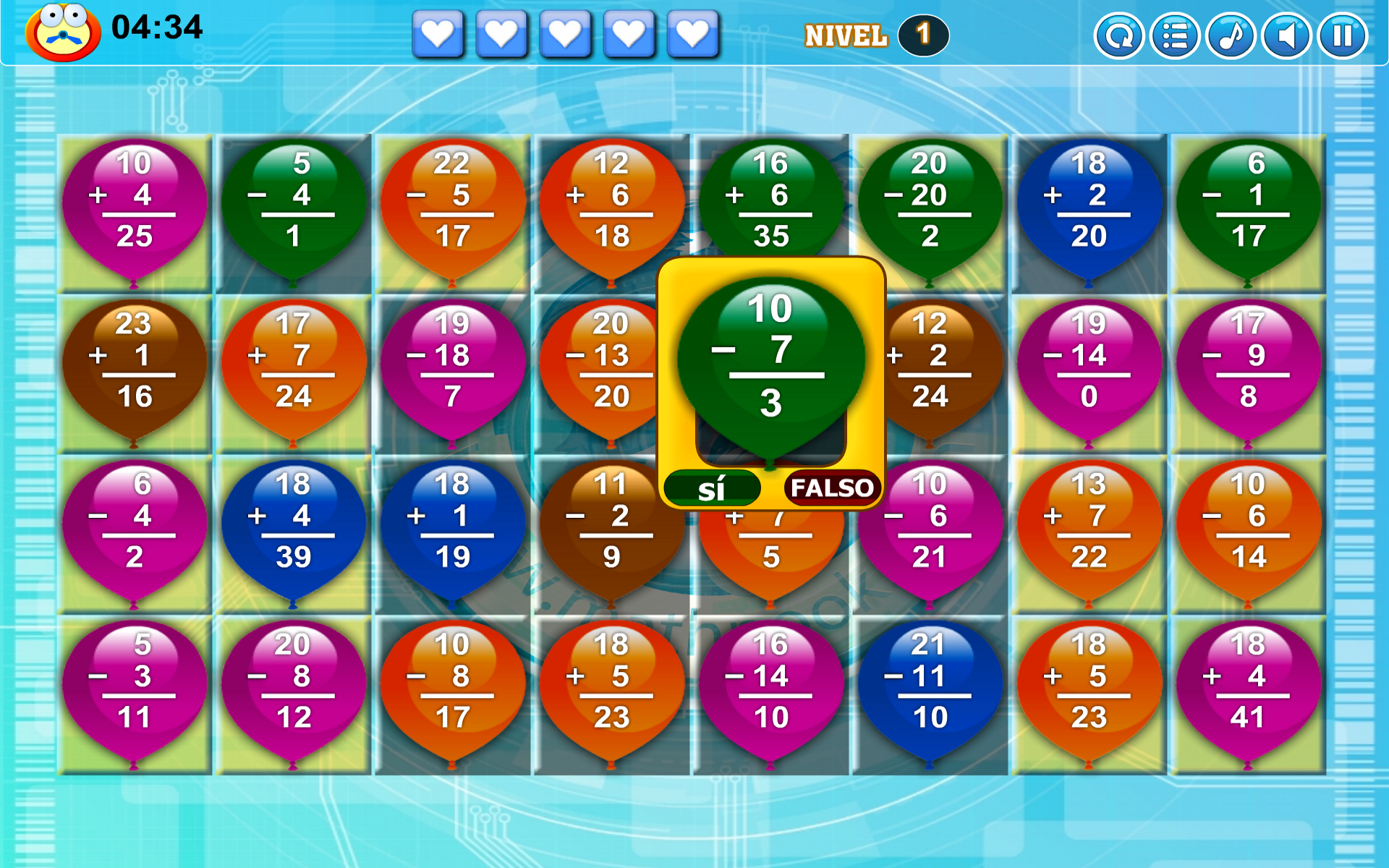Click the second heart life icon
The height and width of the screenshot is (868, 1389).
coord(502,34)
